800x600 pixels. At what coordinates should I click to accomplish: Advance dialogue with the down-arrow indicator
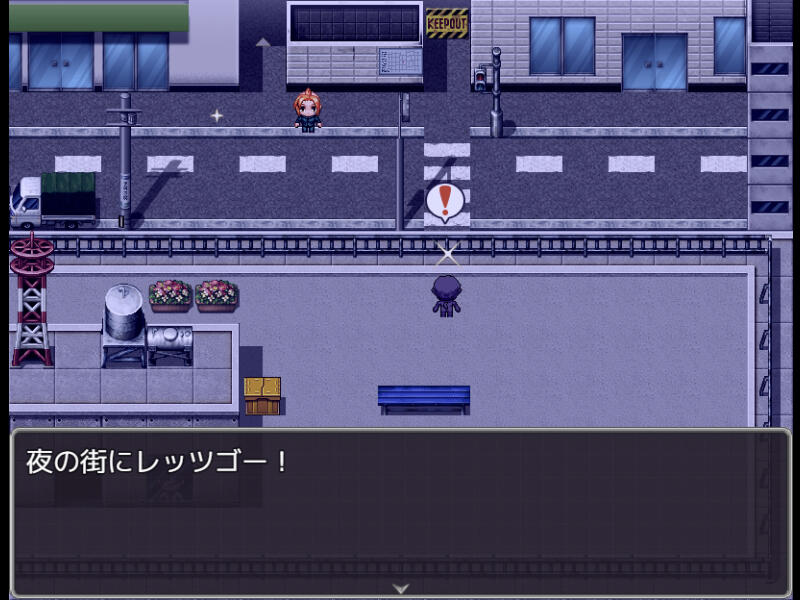(x=401, y=588)
